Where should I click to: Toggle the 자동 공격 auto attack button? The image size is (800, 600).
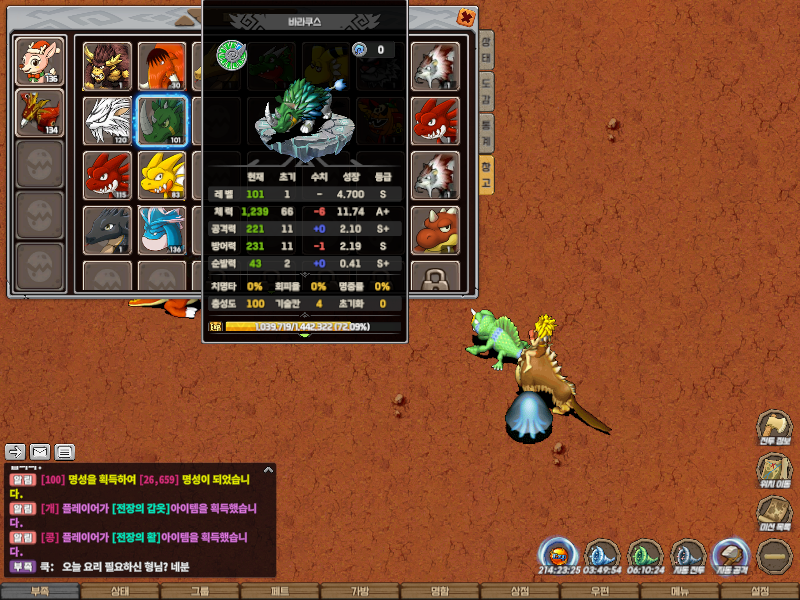pos(731,556)
